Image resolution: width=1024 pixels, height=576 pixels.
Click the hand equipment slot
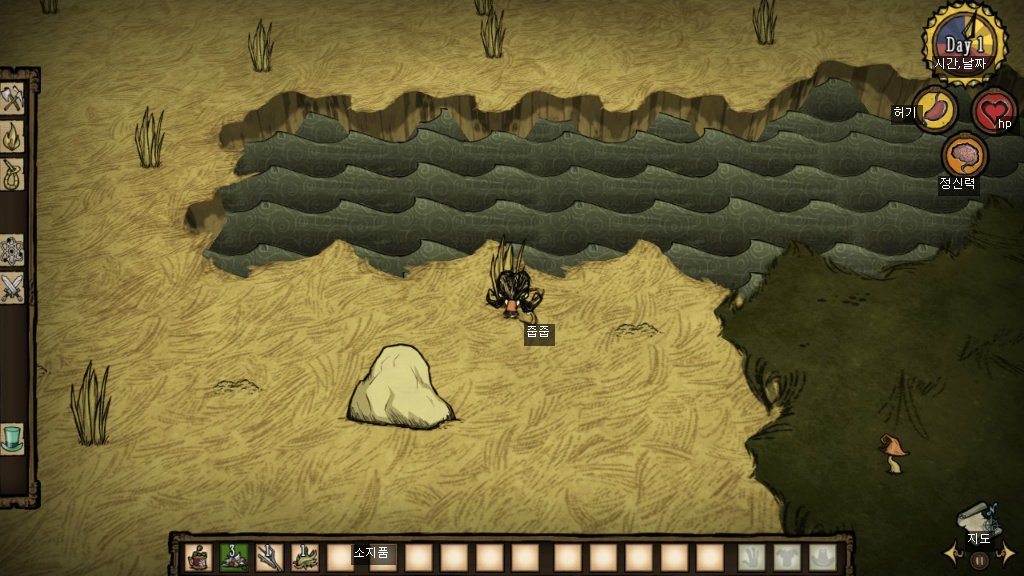coord(752,557)
